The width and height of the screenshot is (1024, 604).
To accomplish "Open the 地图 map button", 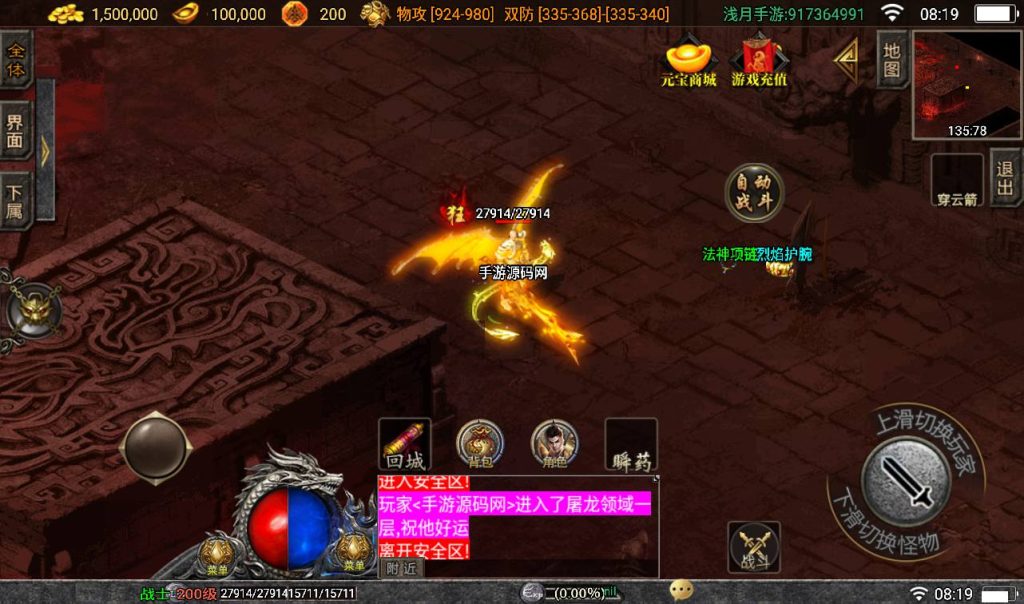I will [892, 60].
